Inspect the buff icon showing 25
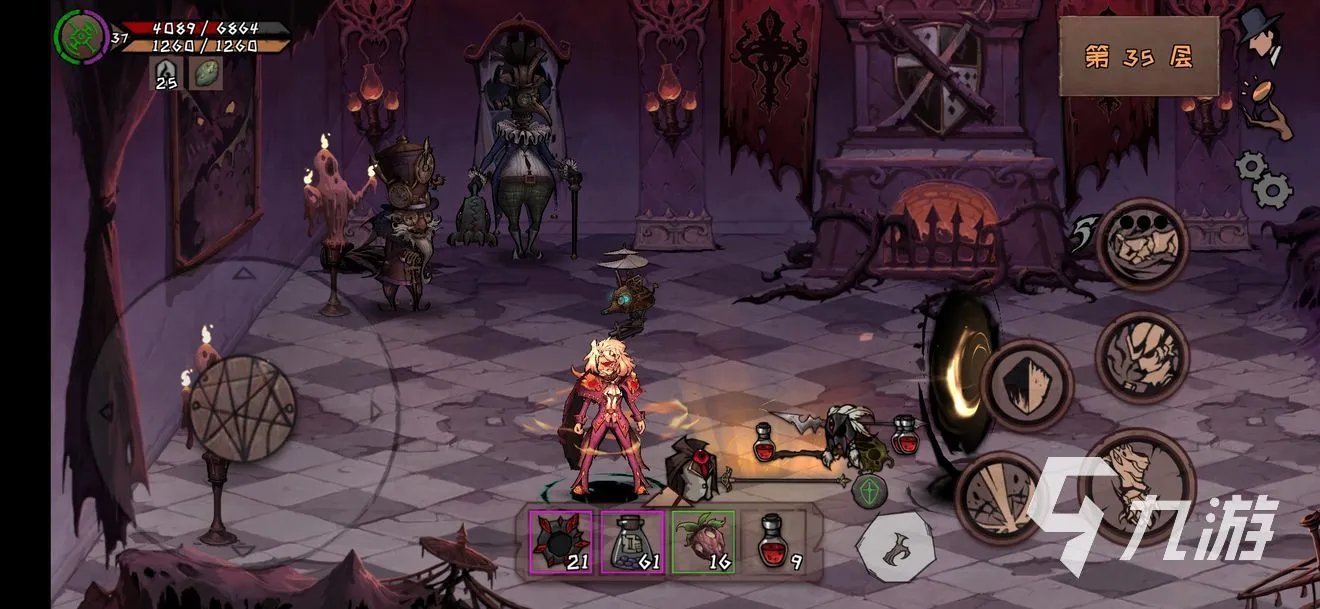Image resolution: width=1320 pixels, height=609 pixels. [165, 73]
